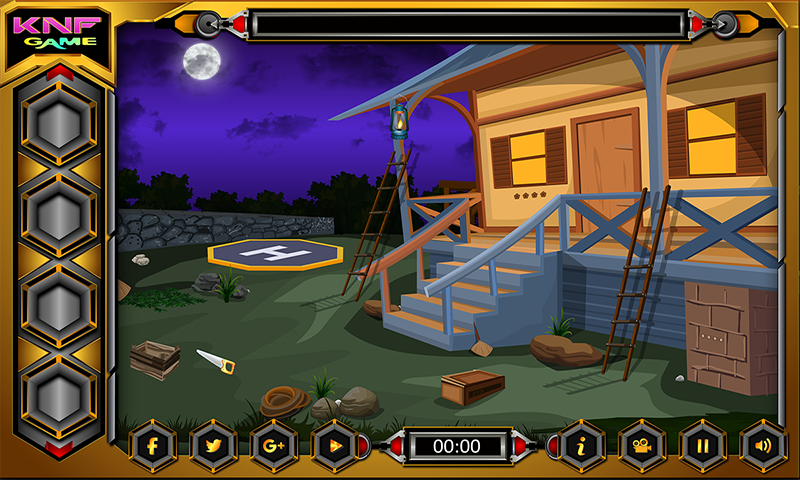
Task: Open the video walkthrough camera button
Action: coord(641,446)
